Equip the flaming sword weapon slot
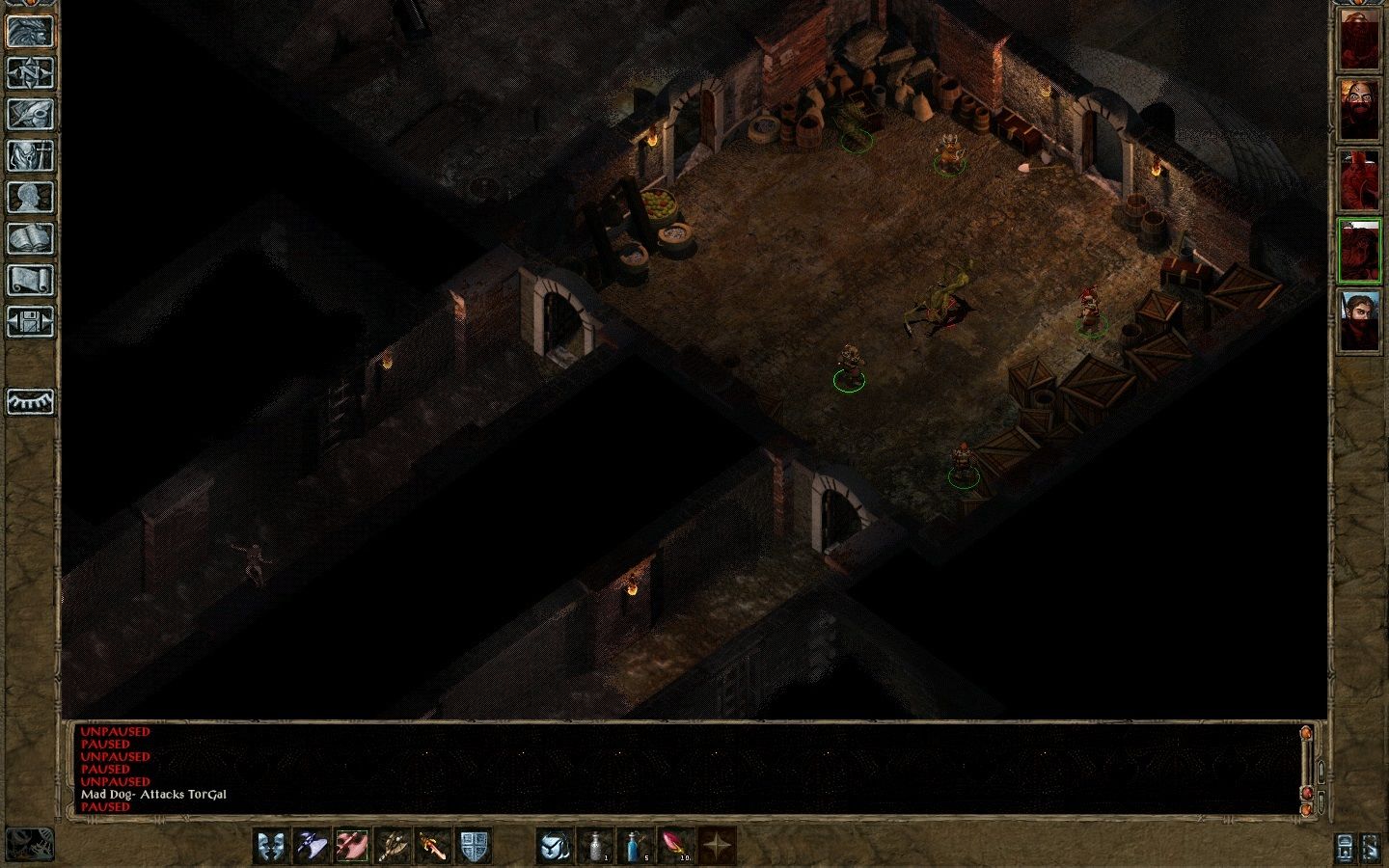 point(433,846)
